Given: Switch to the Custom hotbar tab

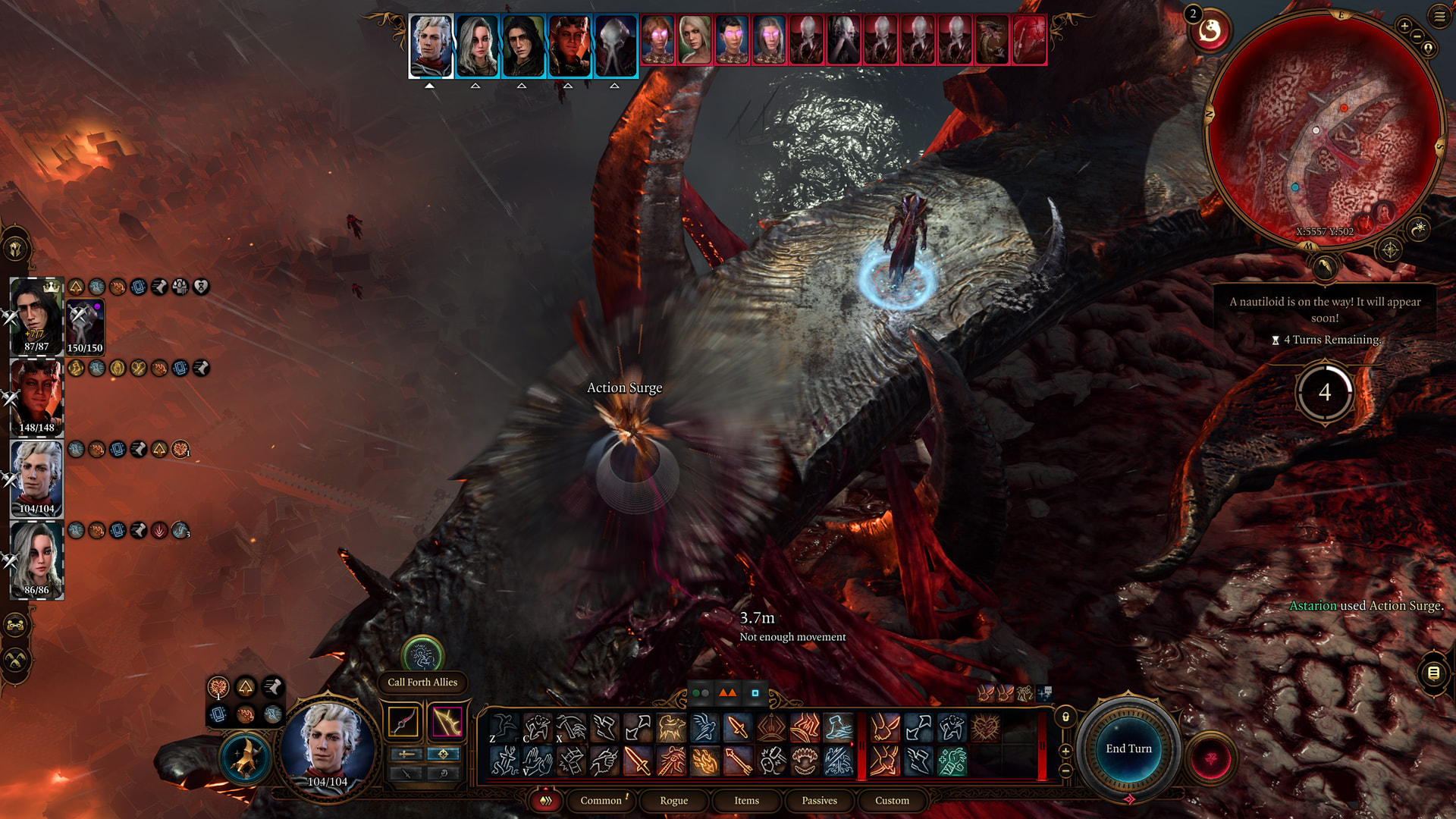Looking at the screenshot, I should tap(892, 801).
